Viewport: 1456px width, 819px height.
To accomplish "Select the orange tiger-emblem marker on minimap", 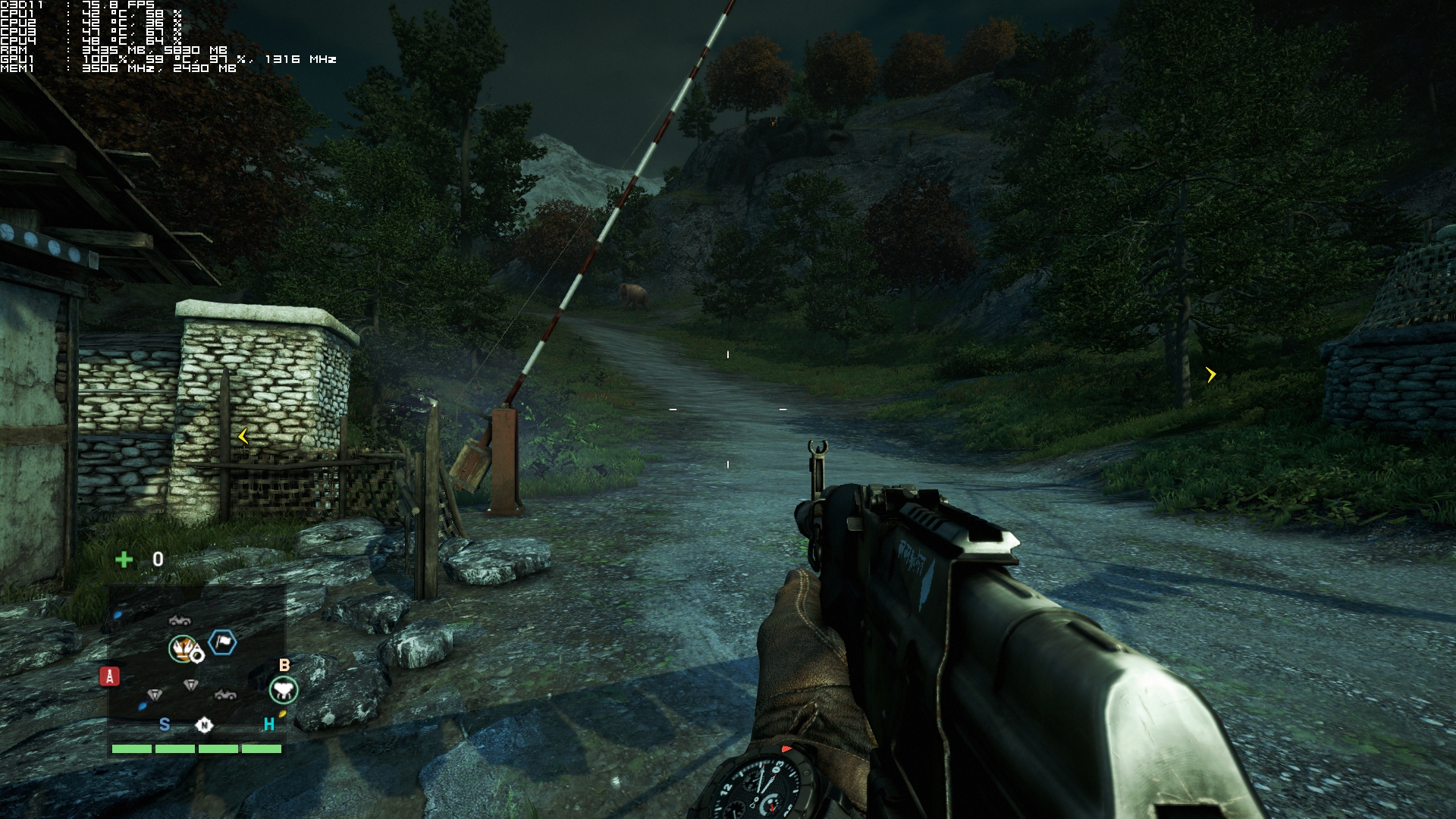I will (x=183, y=648).
